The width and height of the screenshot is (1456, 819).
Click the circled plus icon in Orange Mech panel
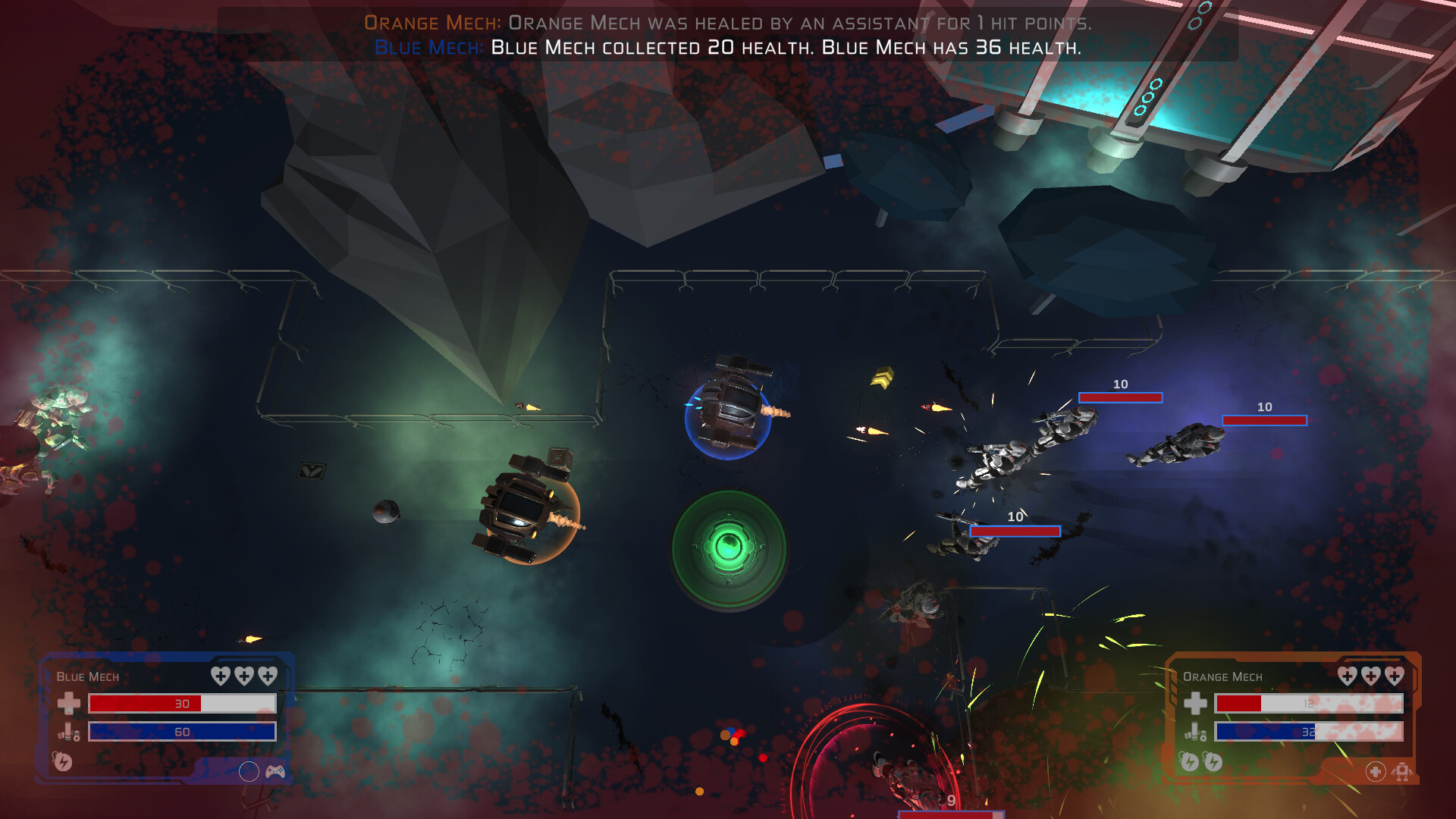pos(1374,772)
